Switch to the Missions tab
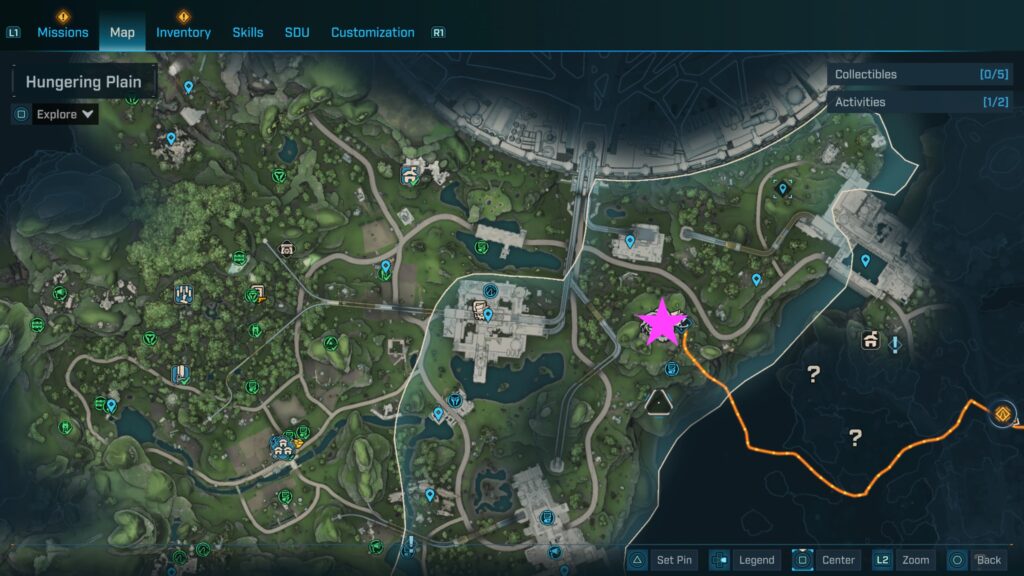The width and height of the screenshot is (1024, 576). (x=63, y=32)
